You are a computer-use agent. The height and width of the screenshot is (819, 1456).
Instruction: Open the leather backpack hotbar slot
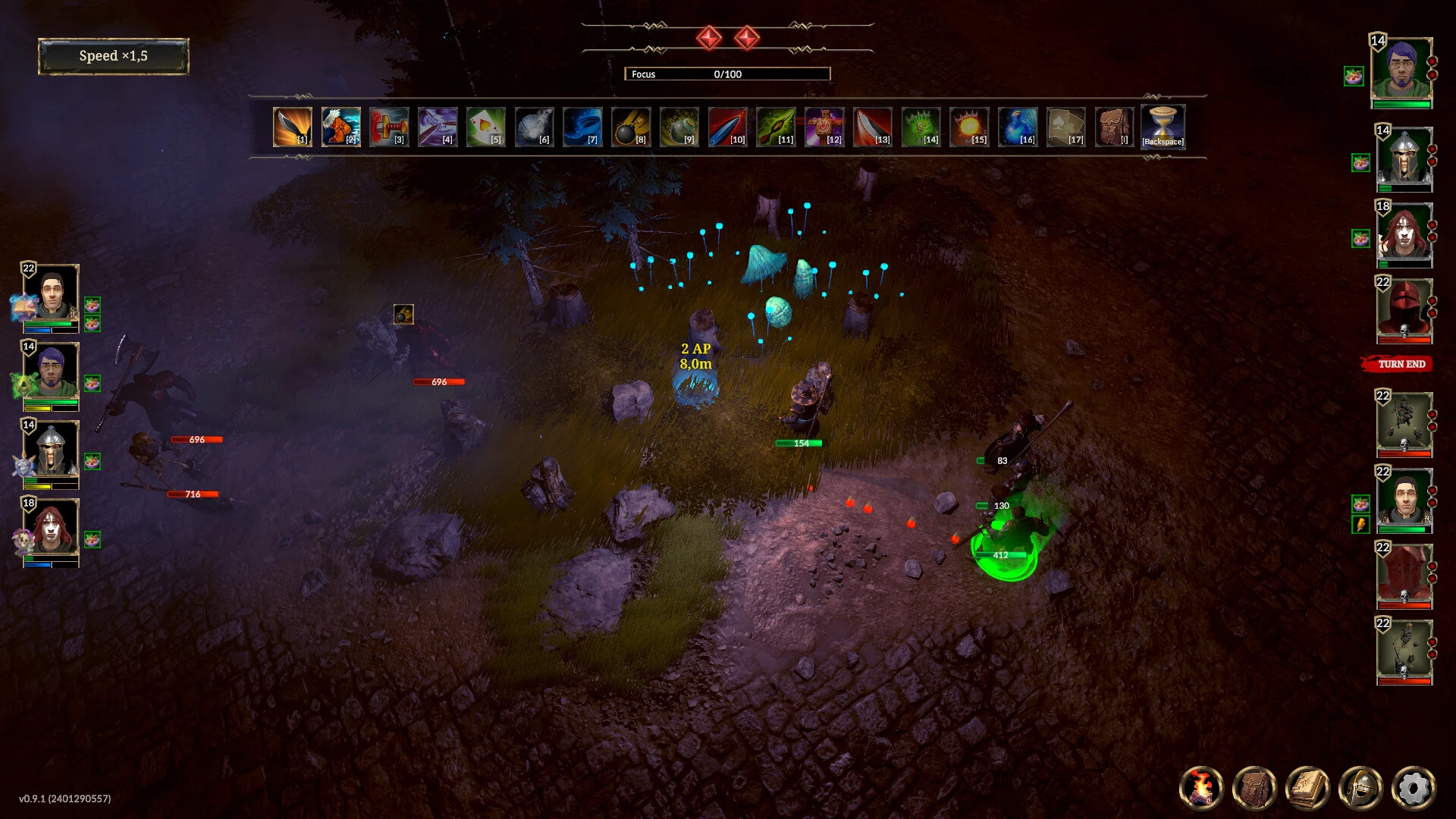(1113, 126)
